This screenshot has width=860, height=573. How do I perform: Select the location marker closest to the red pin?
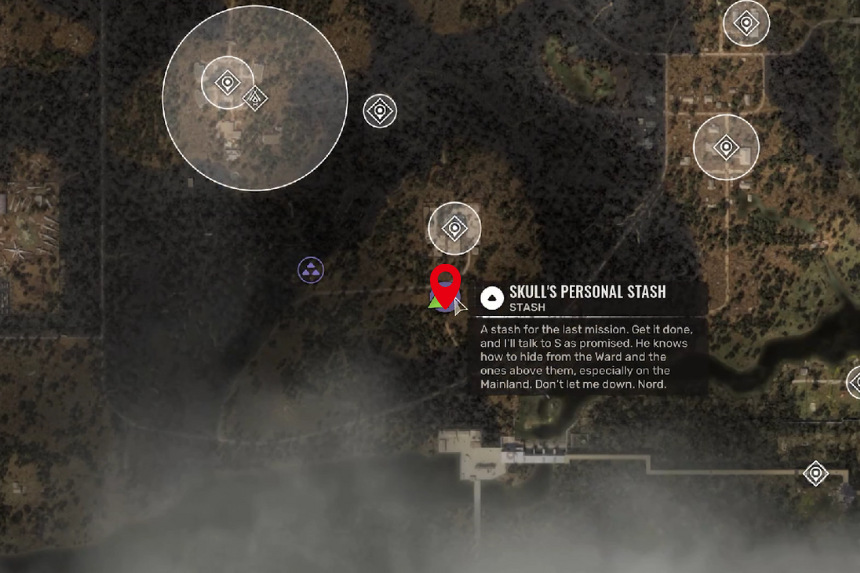click(454, 229)
